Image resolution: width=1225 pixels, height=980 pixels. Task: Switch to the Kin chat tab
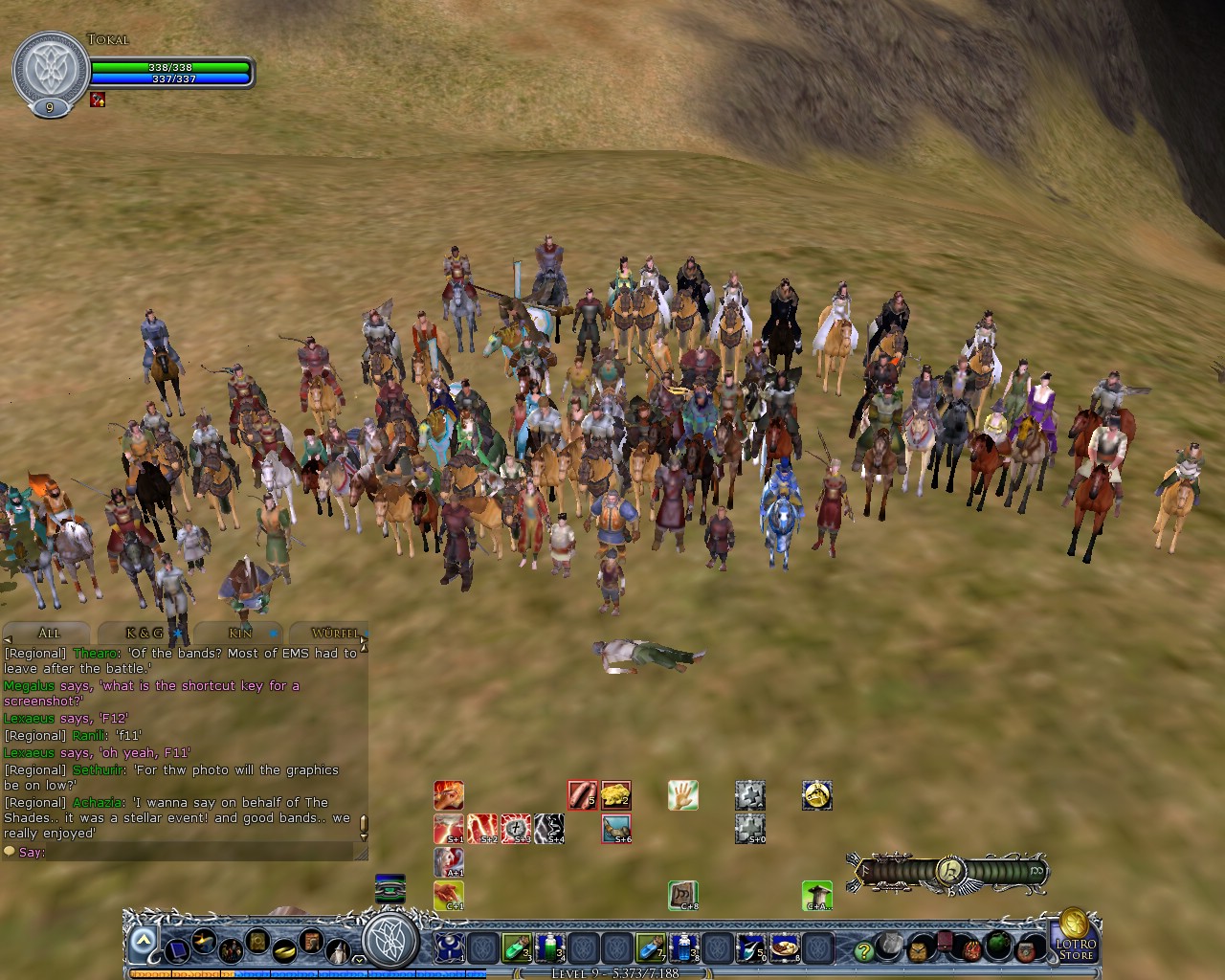click(x=239, y=634)
